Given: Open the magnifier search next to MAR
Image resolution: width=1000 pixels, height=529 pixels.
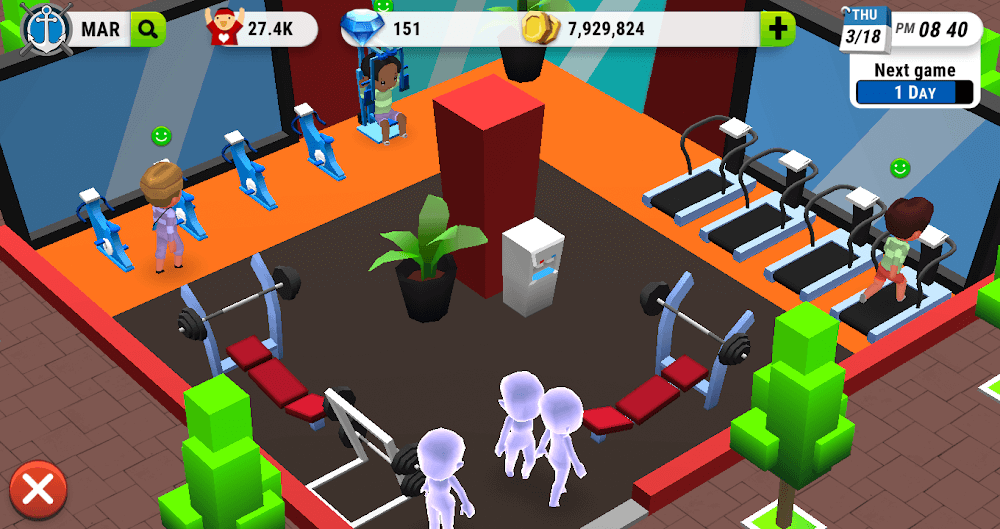Looking at the screenshot, I should (x=148, y=29).
